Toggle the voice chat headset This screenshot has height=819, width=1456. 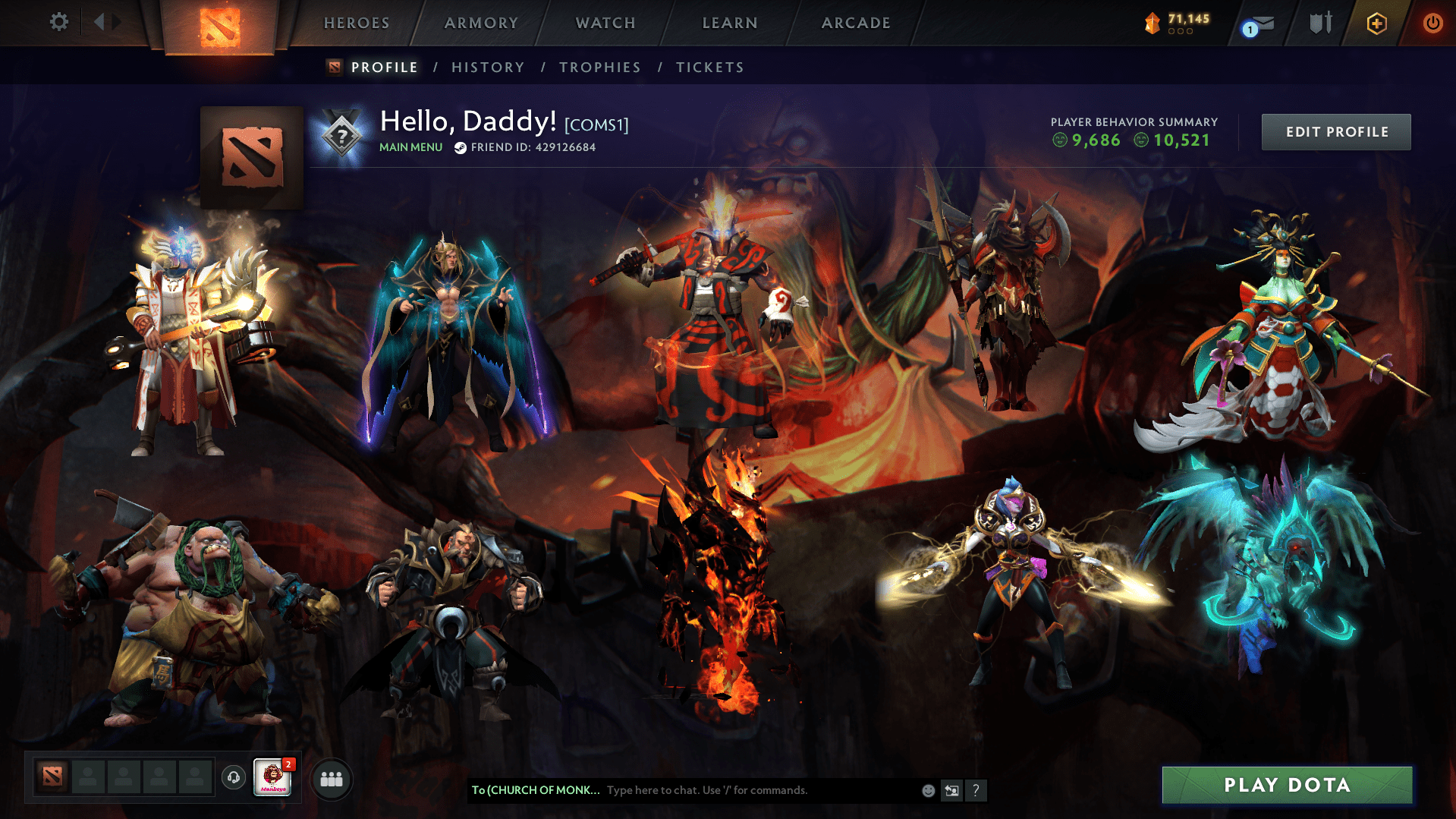coord(234,776)
